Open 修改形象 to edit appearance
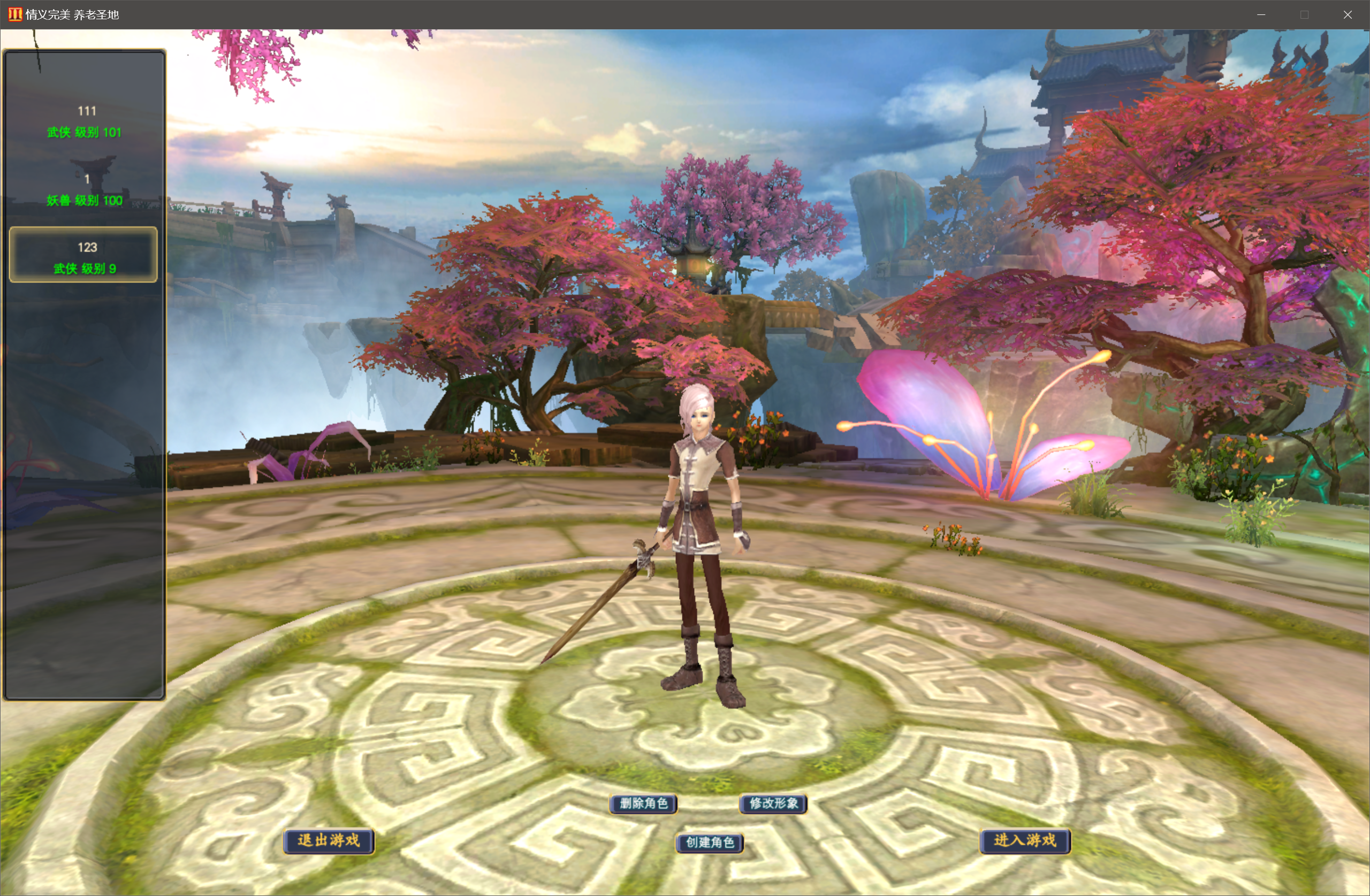This screenshot has width=1370, height=896. point(773,803)
